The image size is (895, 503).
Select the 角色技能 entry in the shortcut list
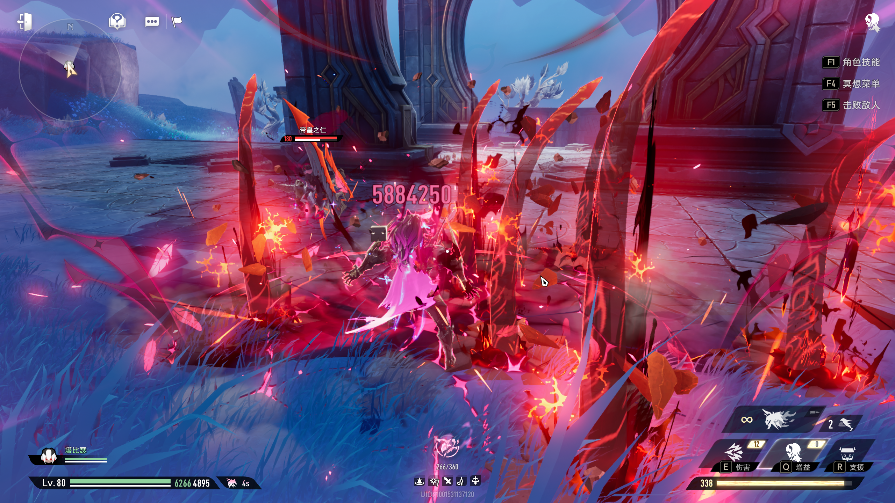[x=853, y=62]
